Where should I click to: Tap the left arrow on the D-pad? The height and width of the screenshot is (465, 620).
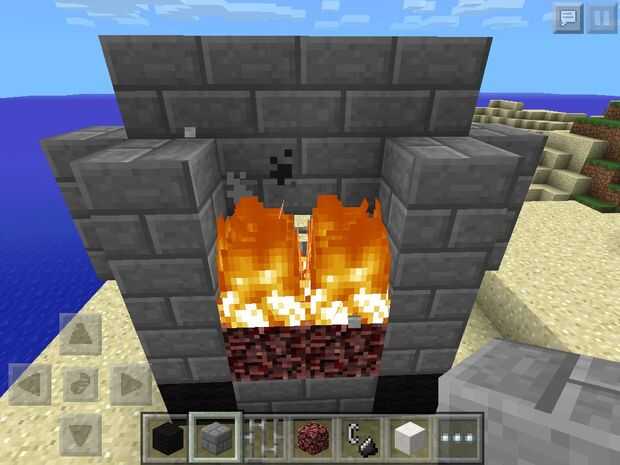tap(30, 384)
